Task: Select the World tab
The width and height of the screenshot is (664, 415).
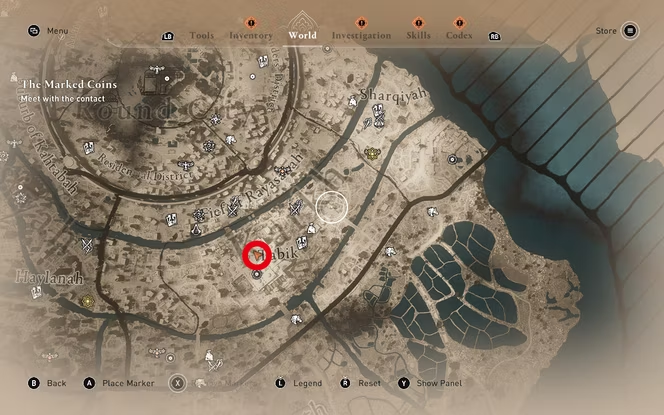Action: click(302, 35)
